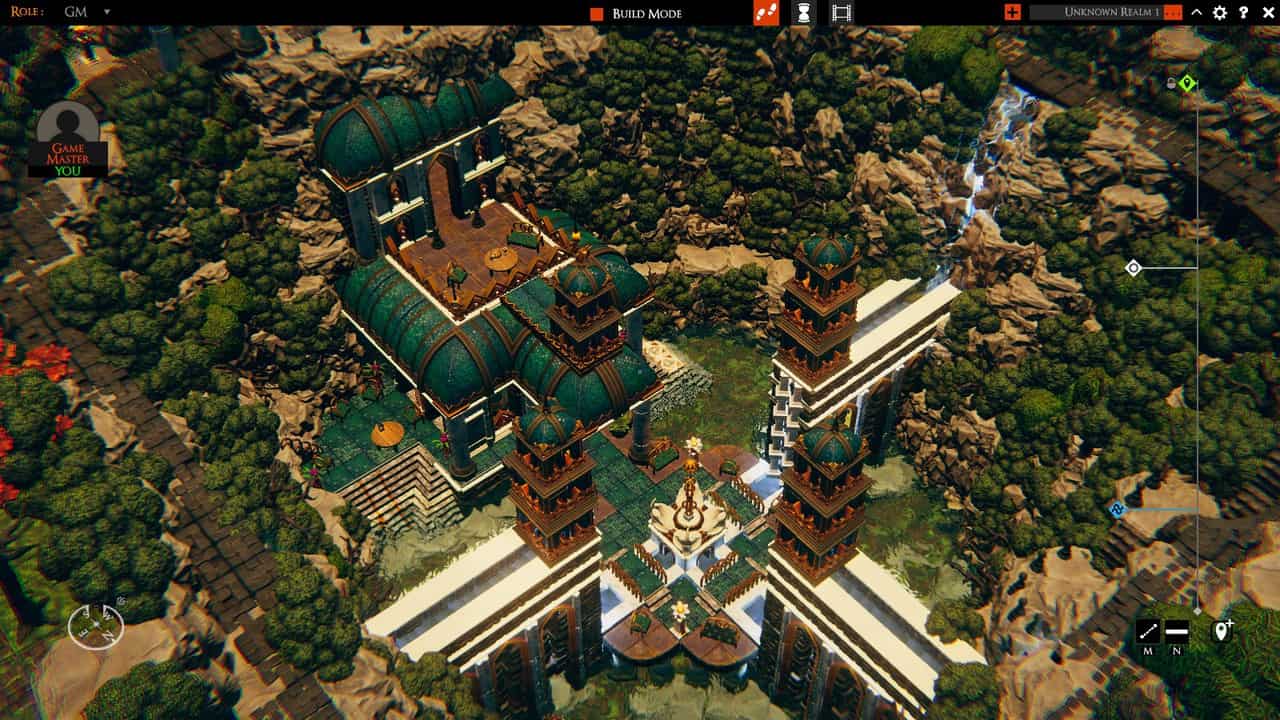Select the footsteps movement tool
This screenshot has width=1280, height=720.
tap(766, 13)
